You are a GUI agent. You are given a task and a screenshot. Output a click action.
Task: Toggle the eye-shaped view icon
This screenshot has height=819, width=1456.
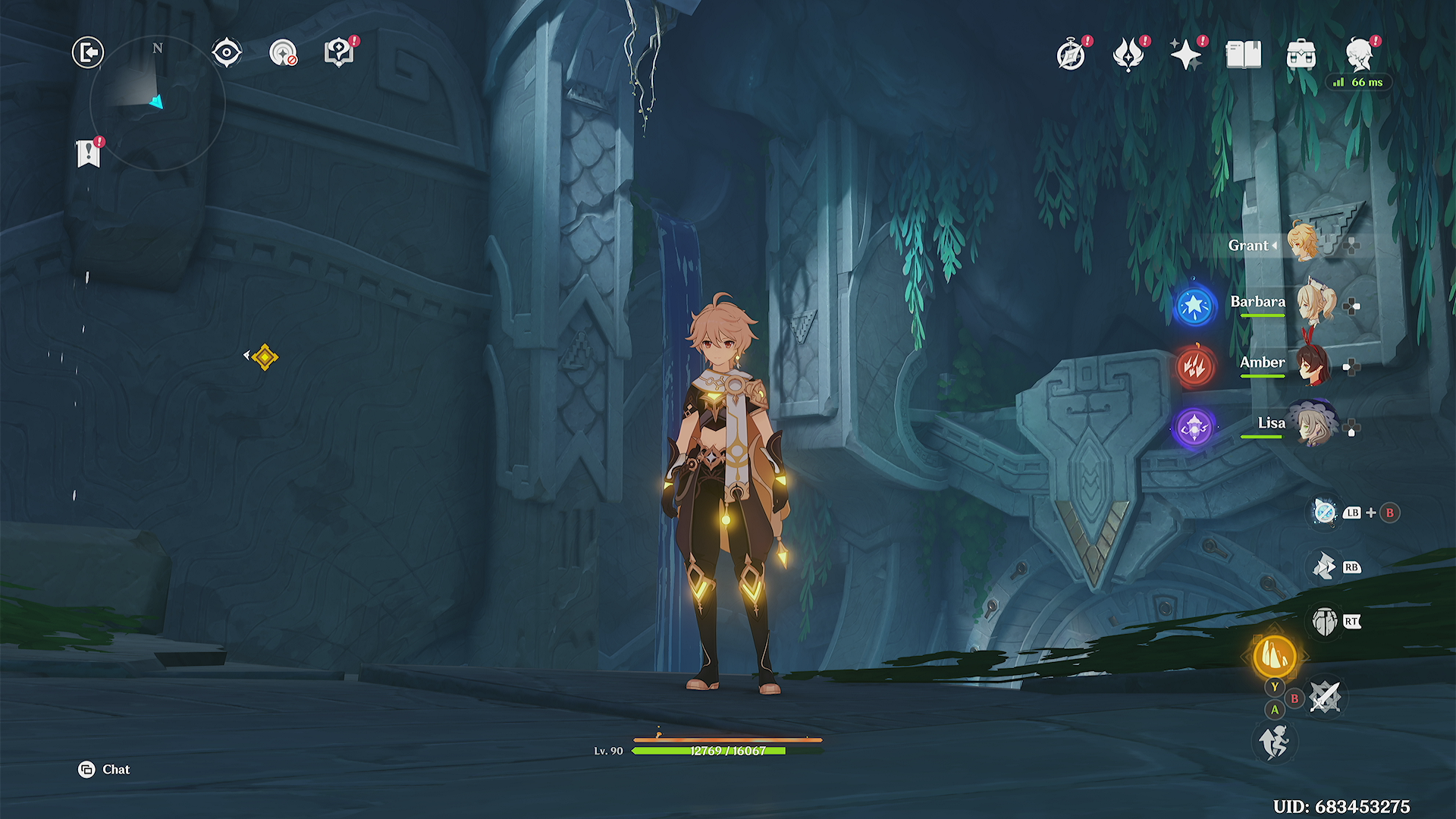pyautogui.click(x=227, y=53)
